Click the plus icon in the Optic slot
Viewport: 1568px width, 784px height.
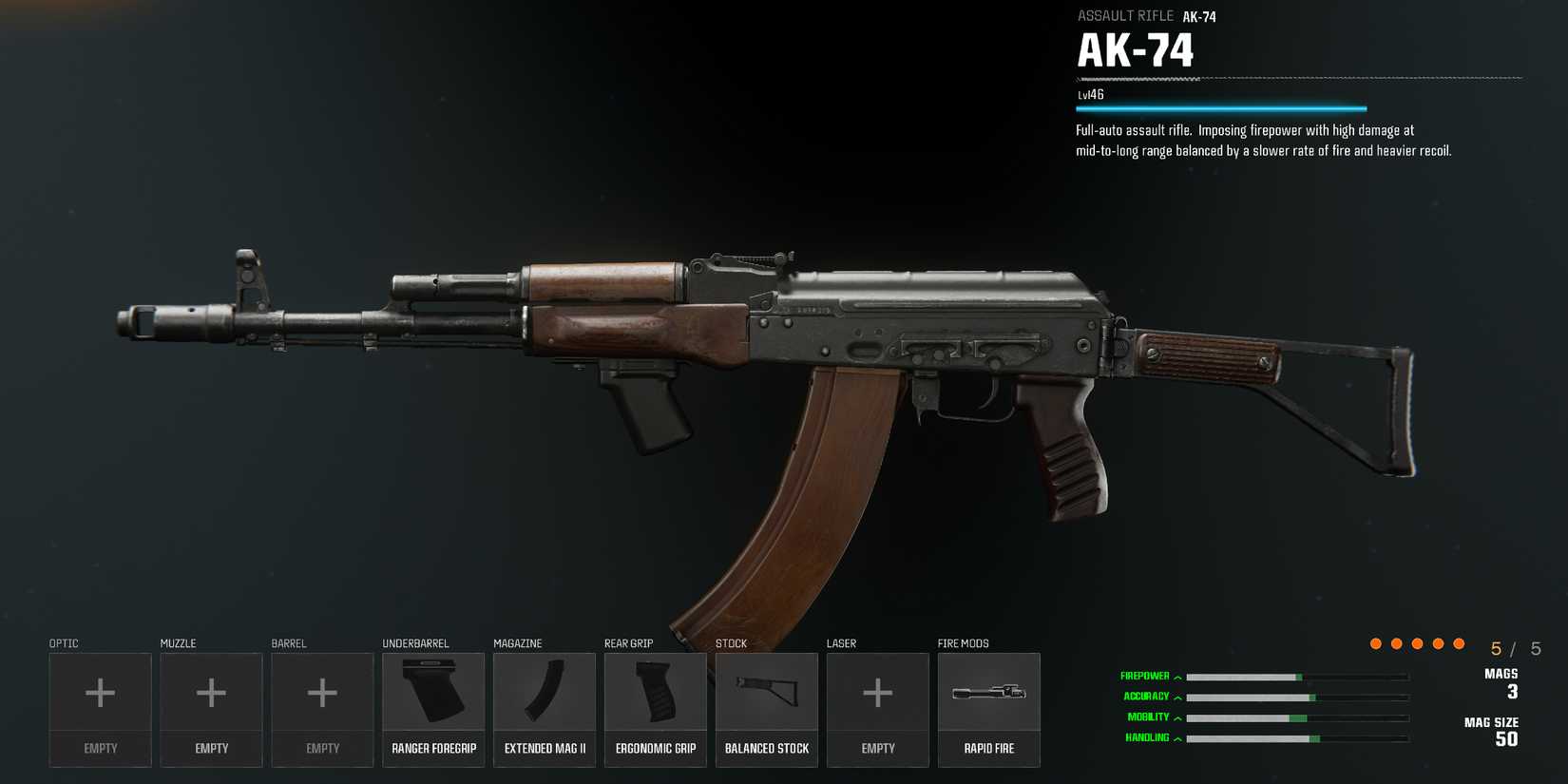[x=100, y=692]
